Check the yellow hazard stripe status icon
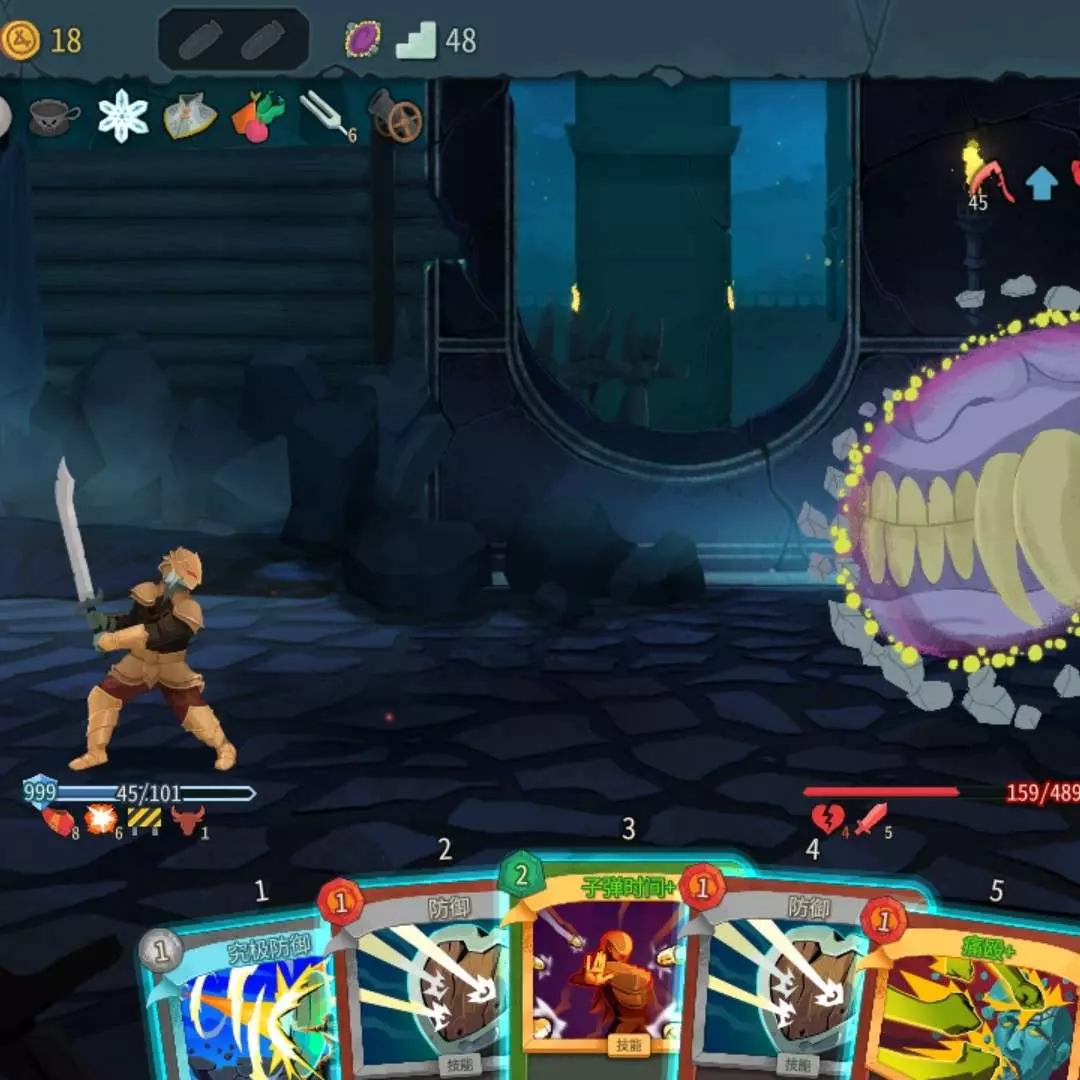The height and width of the screenshot is (1080, 1080). click(144, 820)
